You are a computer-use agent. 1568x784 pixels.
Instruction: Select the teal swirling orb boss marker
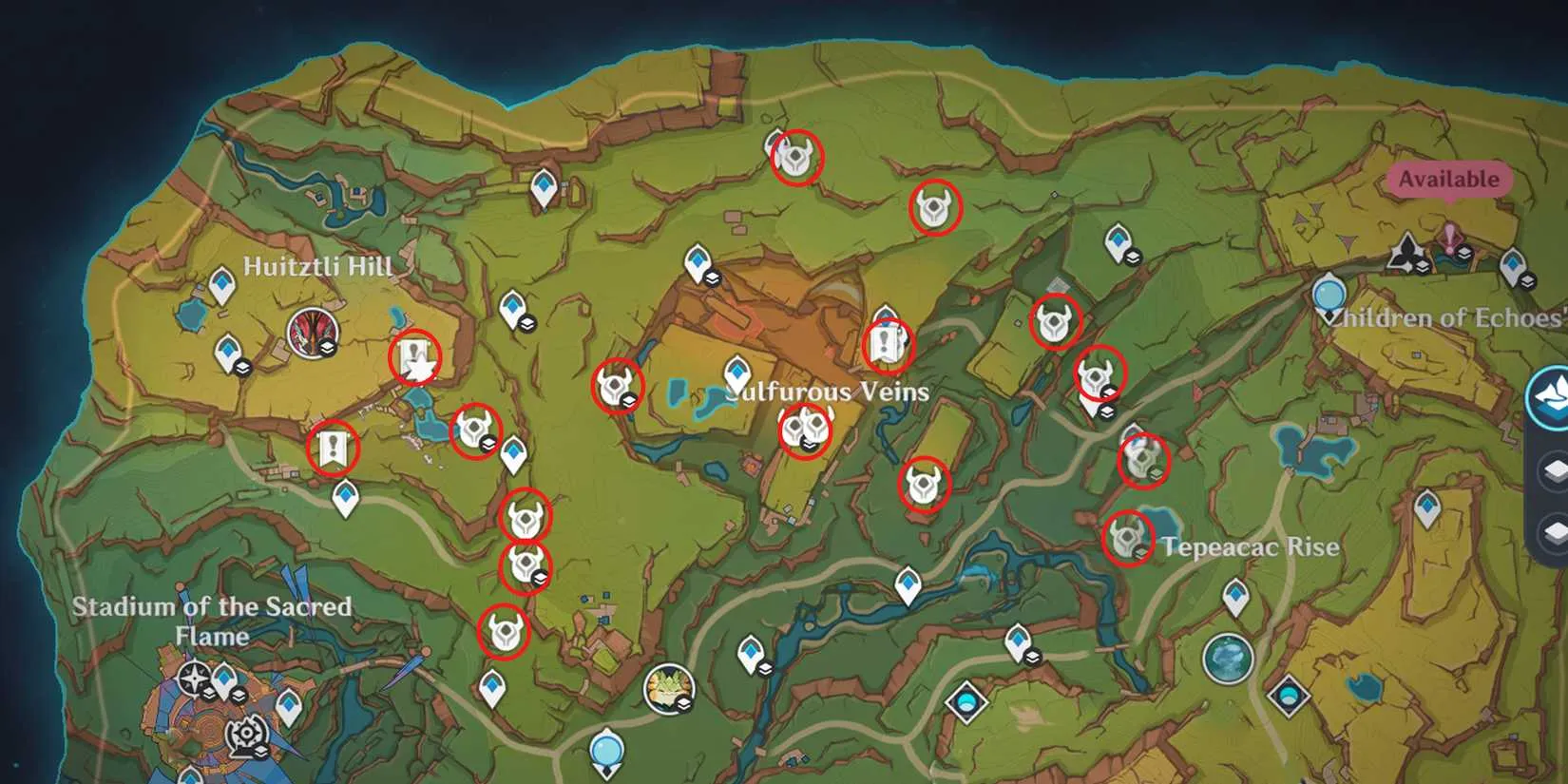tap(1227, 658)
